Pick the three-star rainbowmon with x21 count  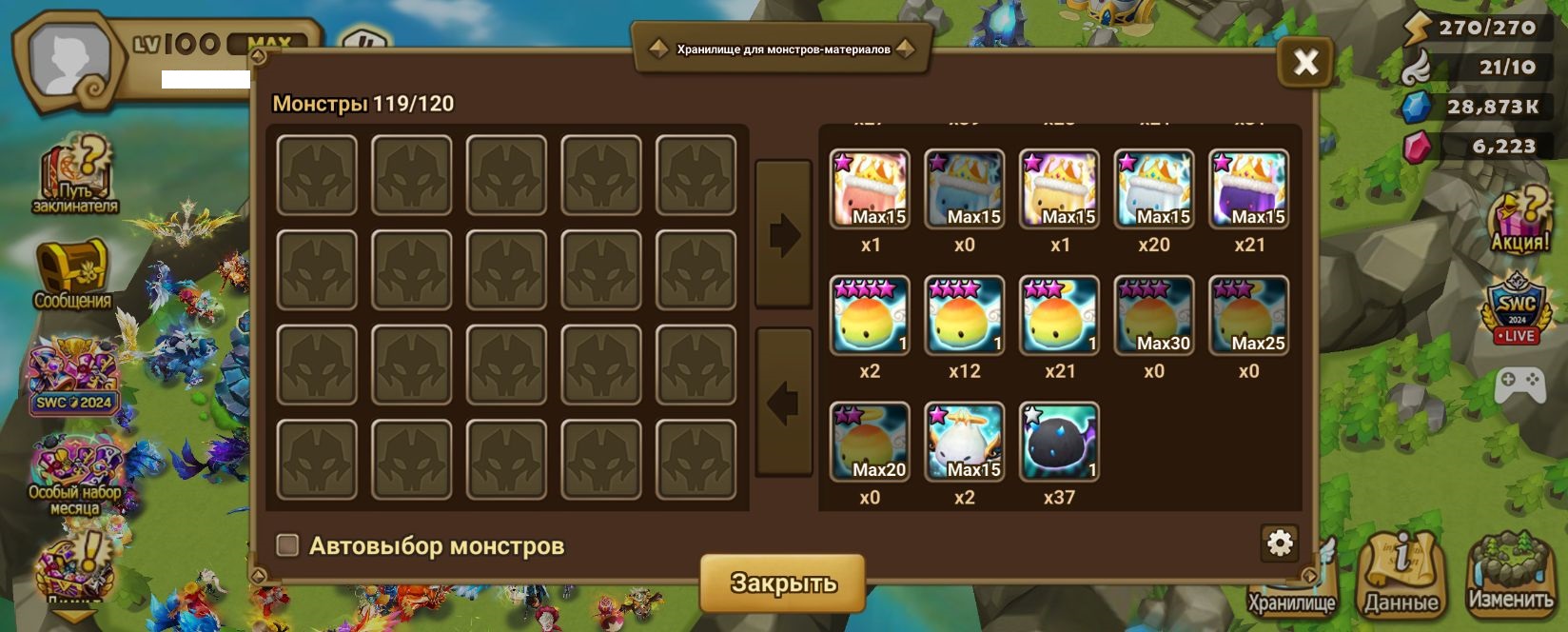pyautogui.click(x=1059, y=316)
